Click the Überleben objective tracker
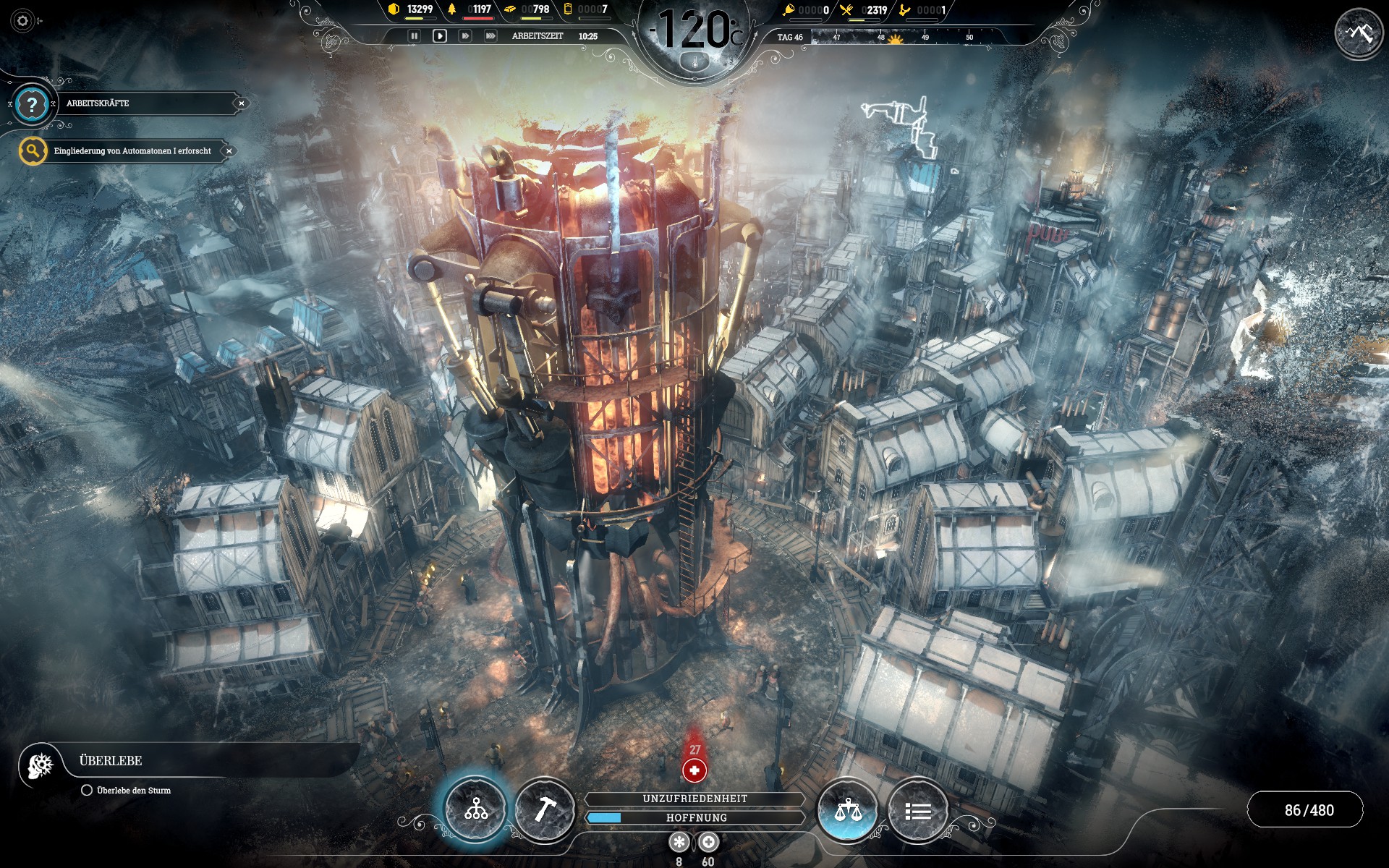Image resolution: width=1389 pixels, height=868 pixels. tap(111, 761)
